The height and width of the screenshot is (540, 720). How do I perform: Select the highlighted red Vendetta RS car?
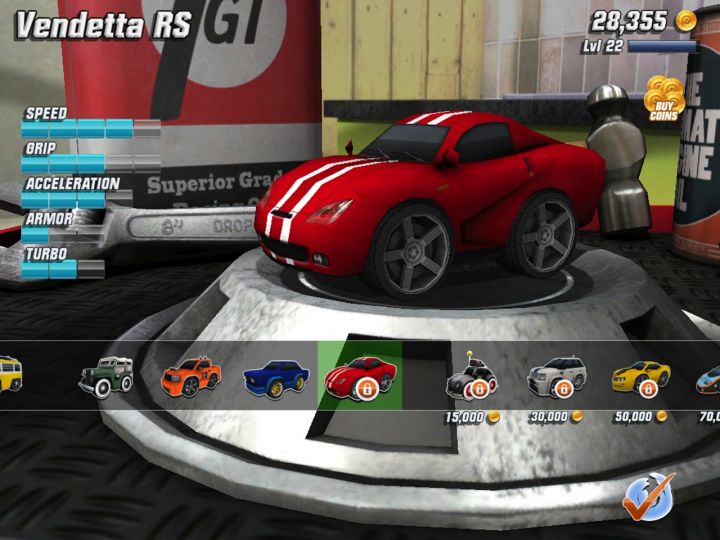(359, 377)
